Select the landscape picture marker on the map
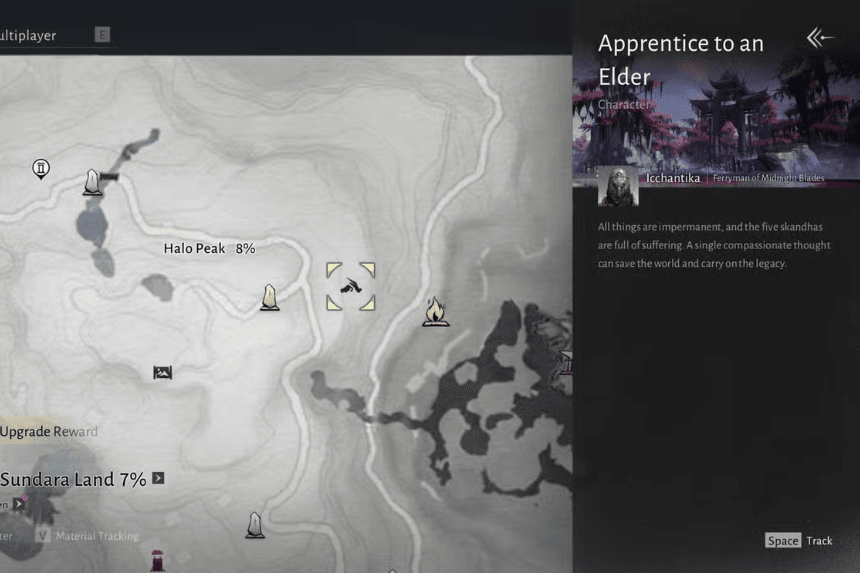Screen dimensions: 860x573 162,373
